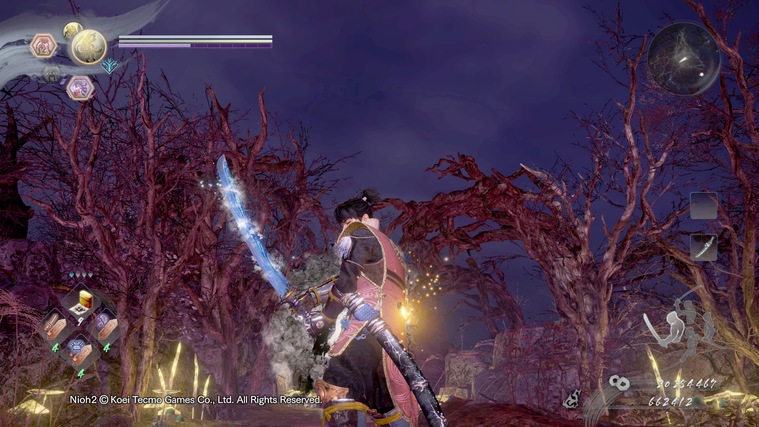This screenshot has width=759, height=427.
Task: Activate the purple hexagon yokai ability
Action: 78,88
